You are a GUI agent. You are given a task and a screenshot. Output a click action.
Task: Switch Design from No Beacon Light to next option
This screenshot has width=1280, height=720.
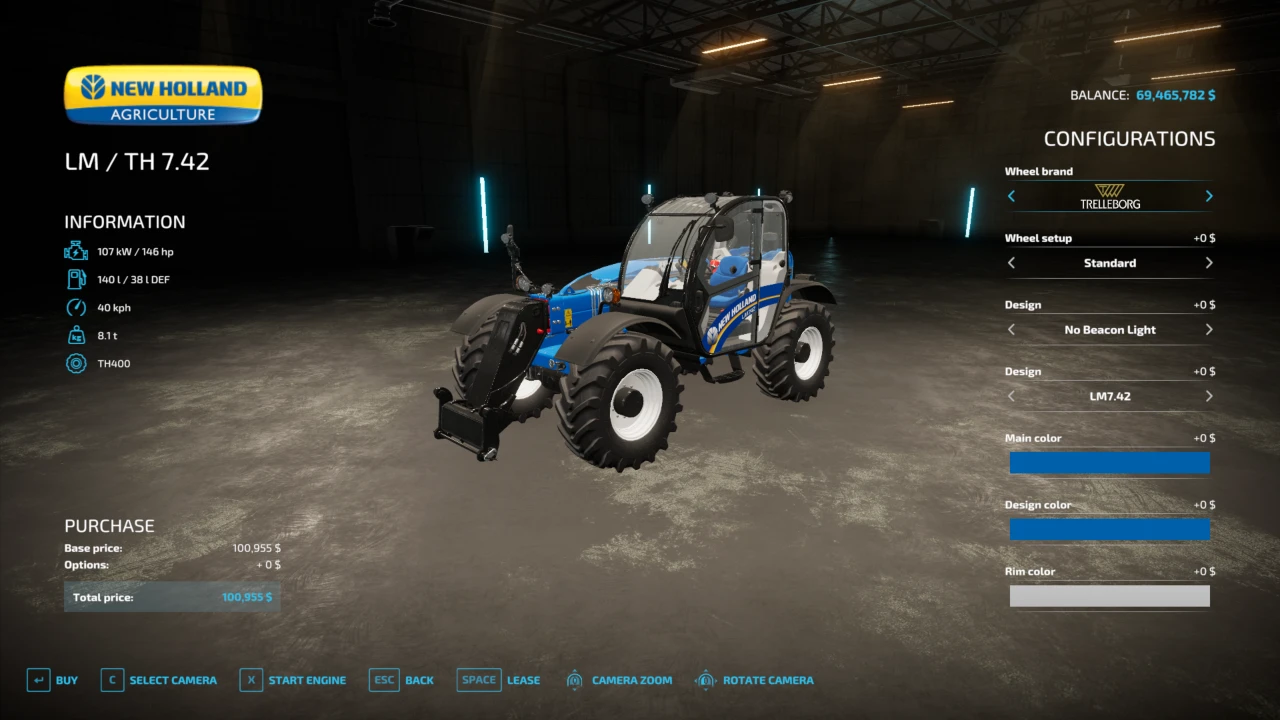(1208, 329)
